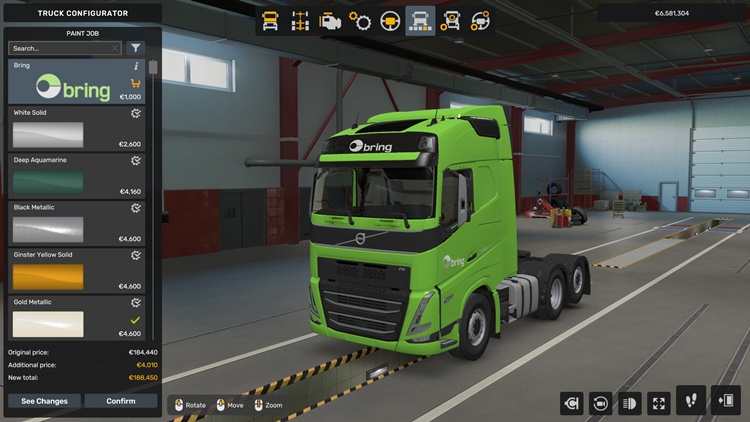Show info for the Bring paint job
The image size is (750, 422).
[136, 66]
